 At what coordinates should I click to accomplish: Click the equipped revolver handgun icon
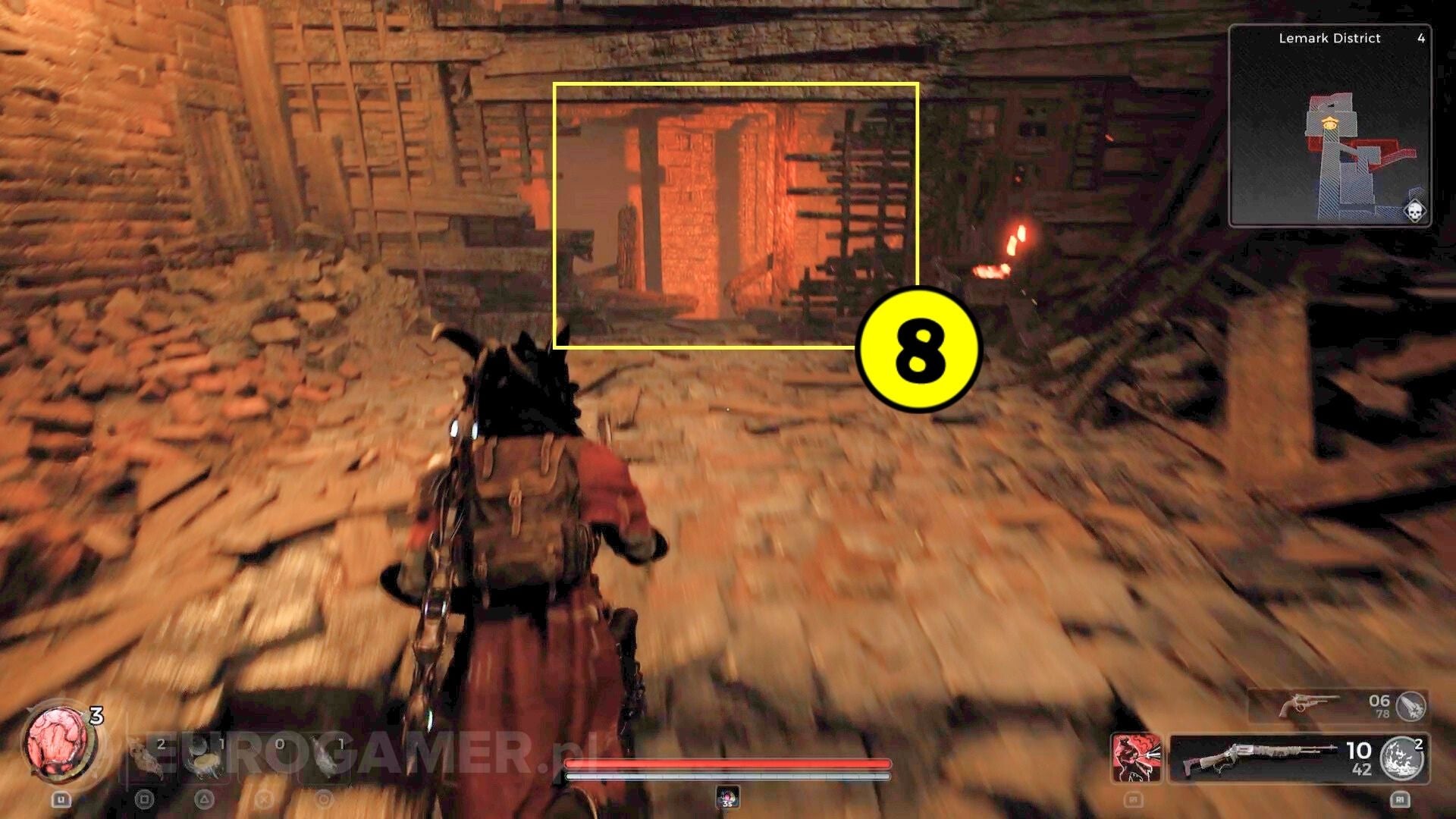point(1308,703)
